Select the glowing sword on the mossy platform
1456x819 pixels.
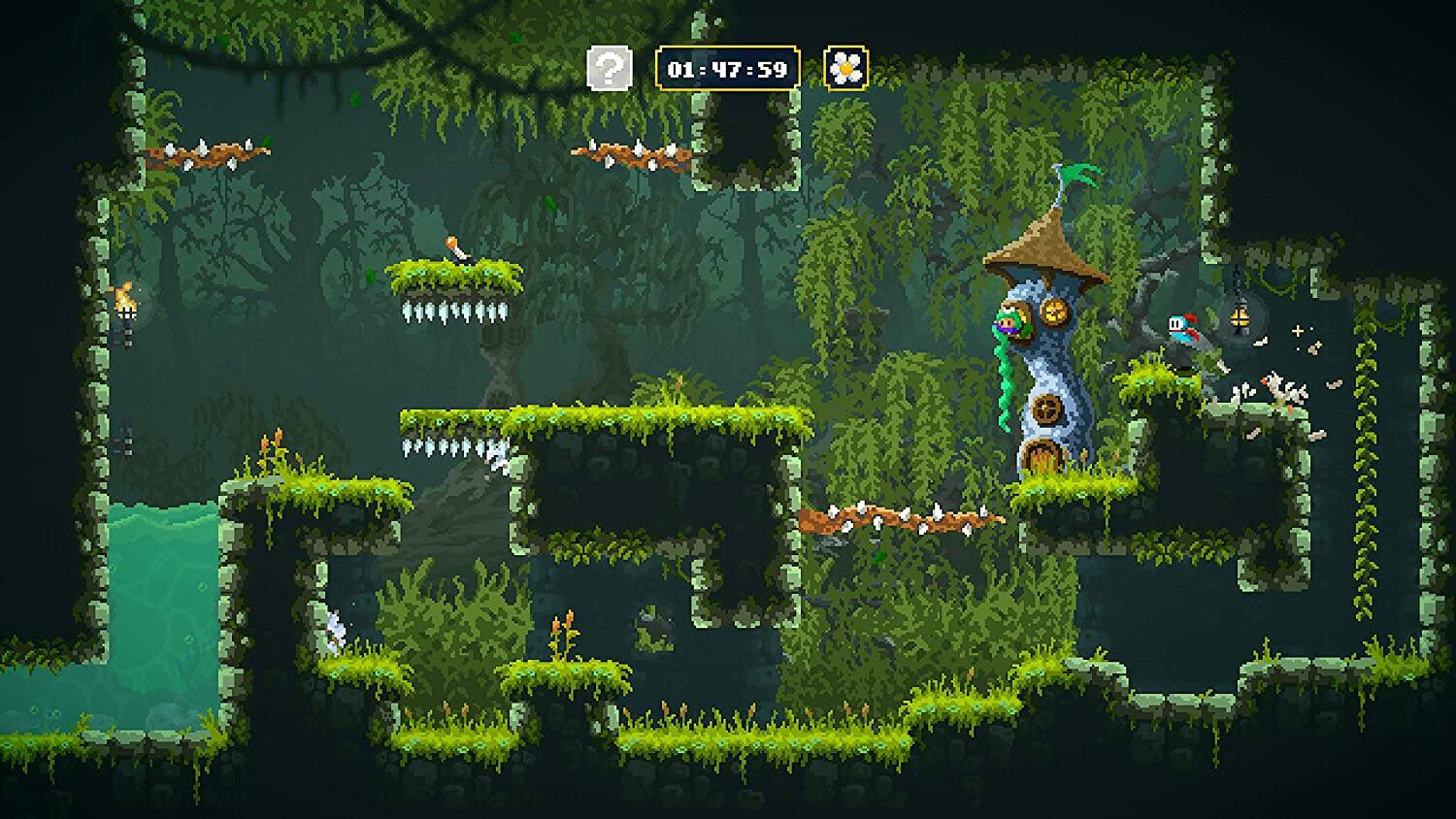(452, 250)
